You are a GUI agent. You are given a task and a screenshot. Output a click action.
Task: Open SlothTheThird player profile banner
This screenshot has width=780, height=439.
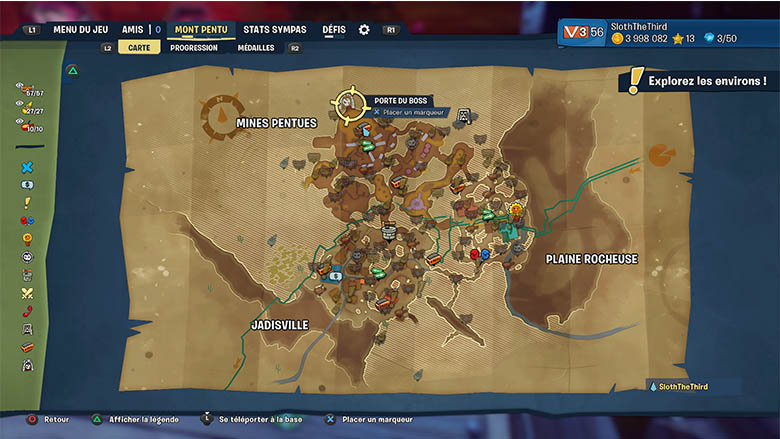[x=669, y=32]
